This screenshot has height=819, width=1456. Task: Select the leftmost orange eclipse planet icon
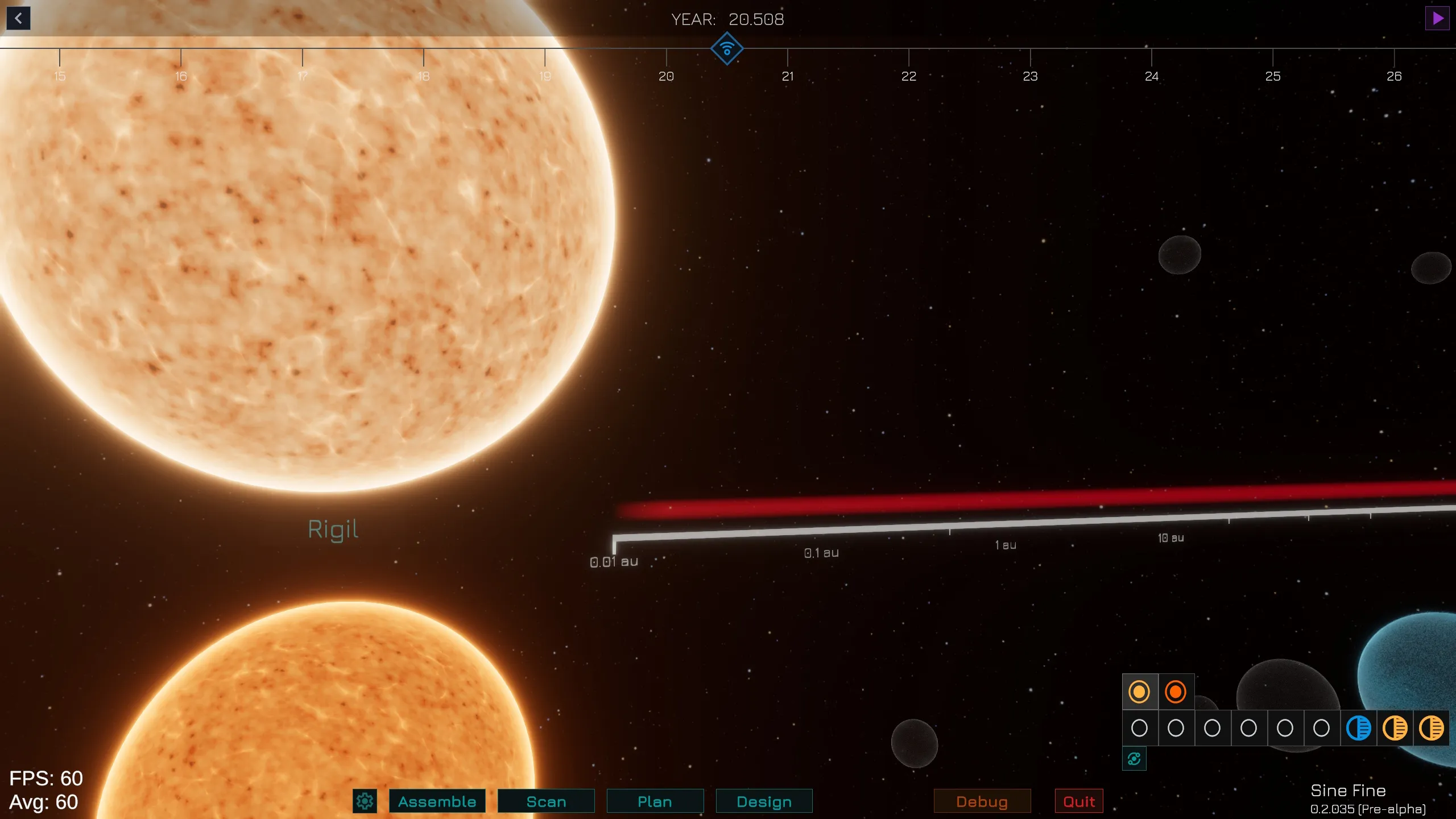pos(1395,728)
